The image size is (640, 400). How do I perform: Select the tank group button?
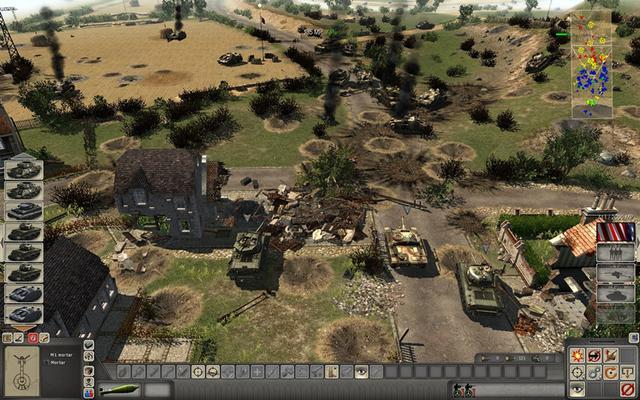pos(615,273)
